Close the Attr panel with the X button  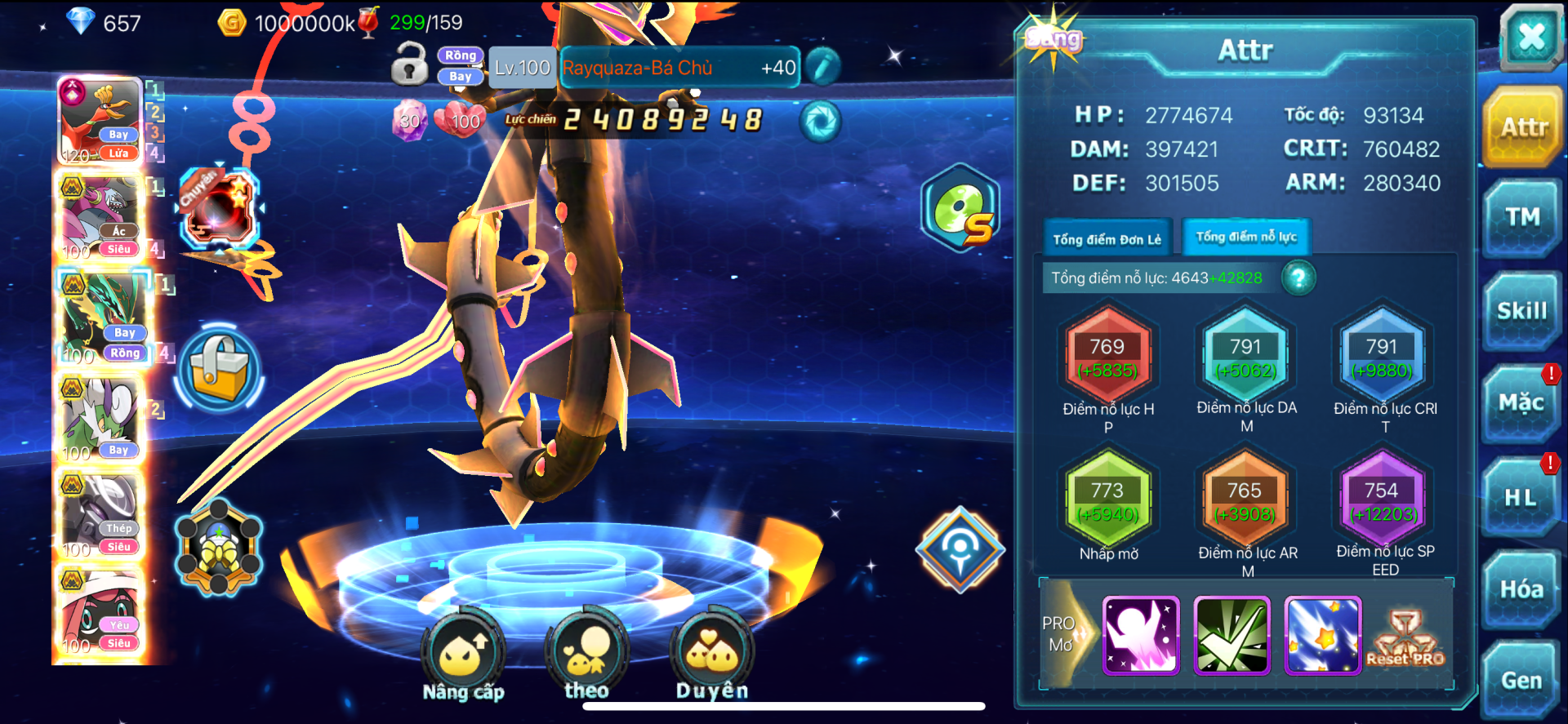tap(1530, 37)
